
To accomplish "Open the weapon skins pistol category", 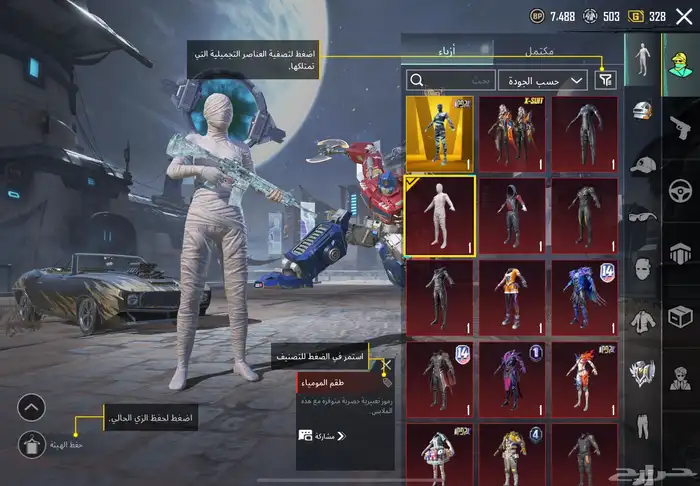I will click(x=681, y=126).
